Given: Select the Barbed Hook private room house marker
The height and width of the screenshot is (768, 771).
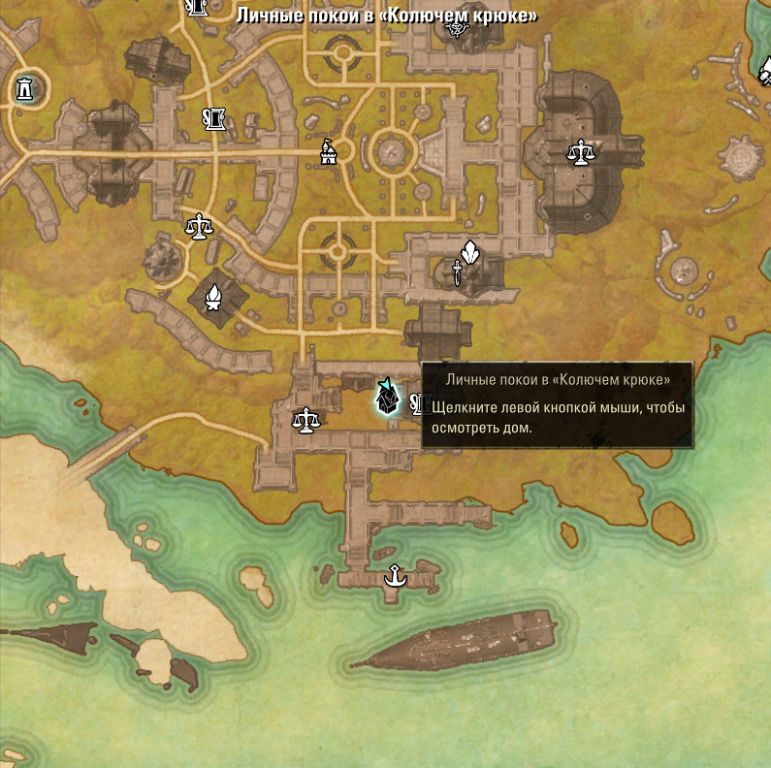Looking at the screenshot, I should pyautogui.click(x=387, y=397).
